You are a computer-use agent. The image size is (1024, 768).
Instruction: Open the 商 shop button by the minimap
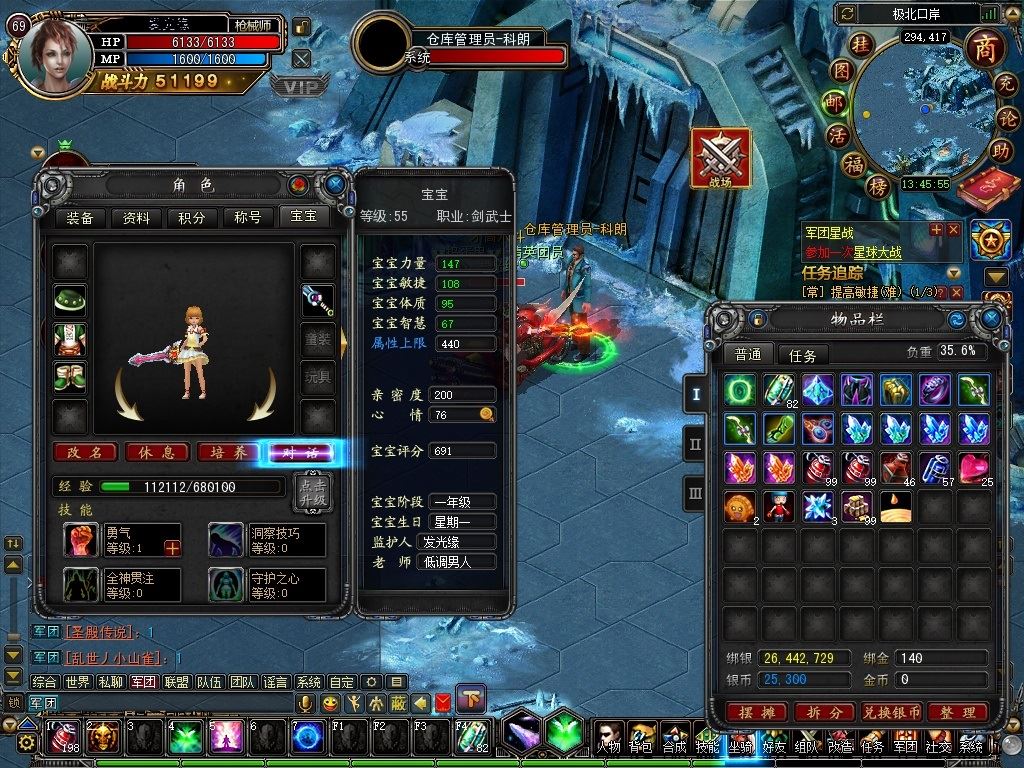(982, 50)
